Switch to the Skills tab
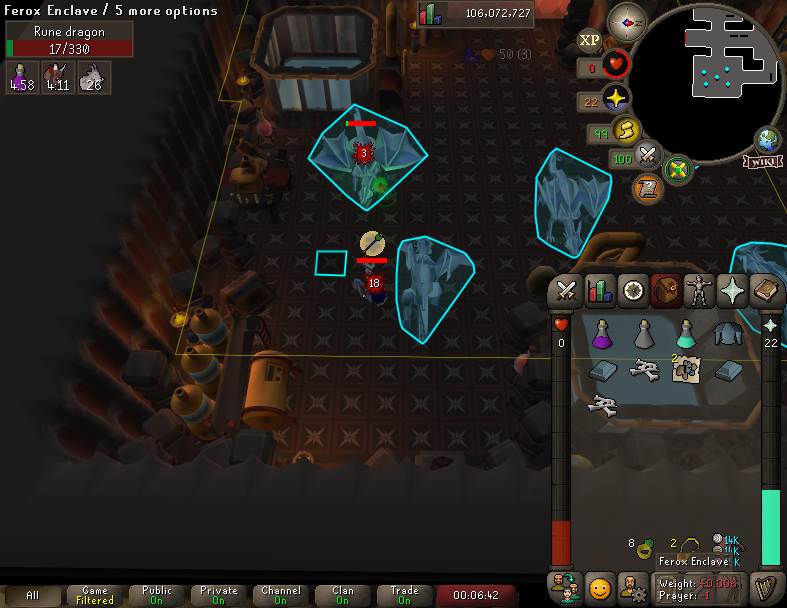Image resolution: width=787 pixels, height=608 pixels. [x=599, y=290]
